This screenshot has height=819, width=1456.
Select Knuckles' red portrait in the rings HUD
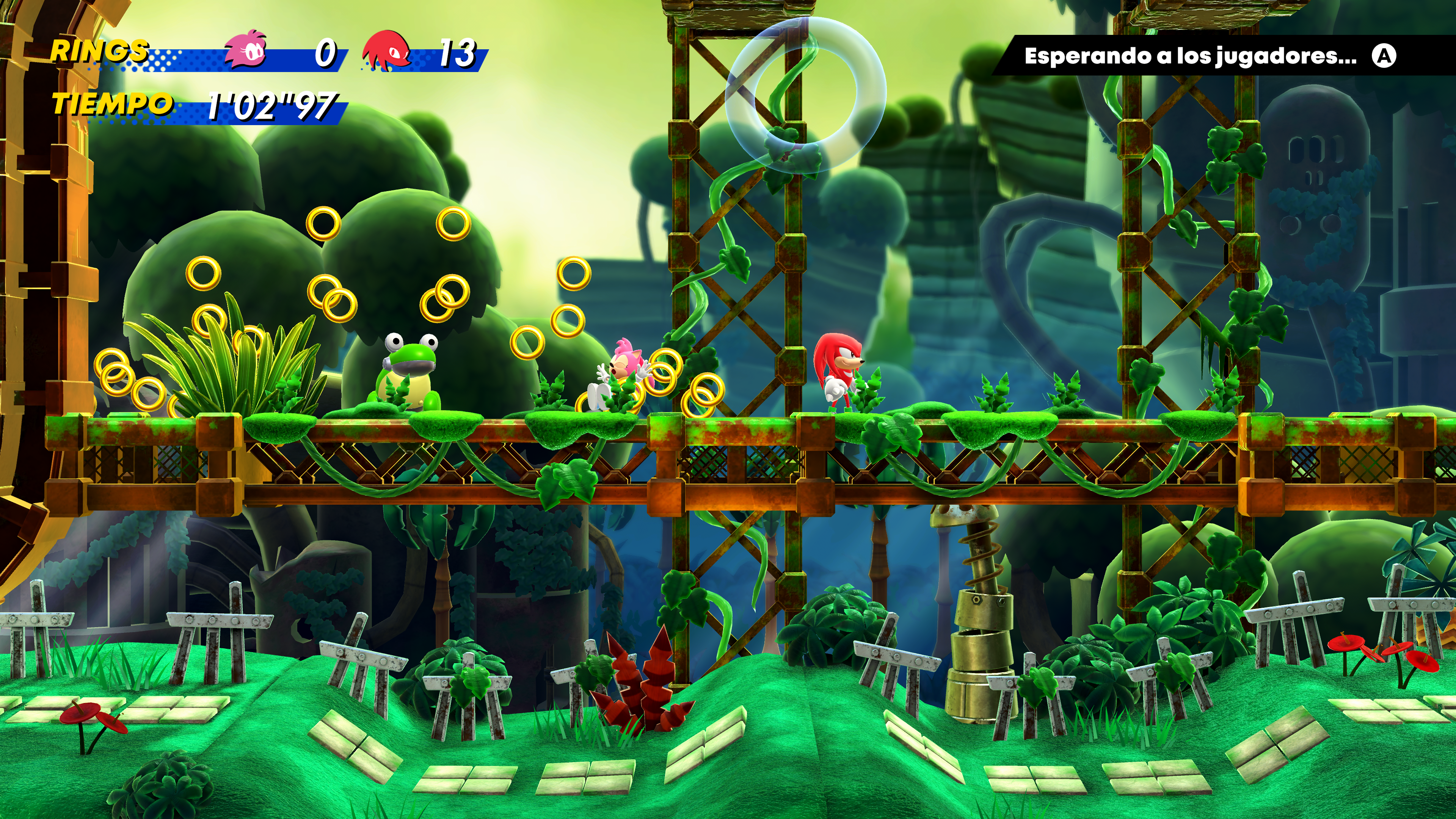[x=387, y=51]
